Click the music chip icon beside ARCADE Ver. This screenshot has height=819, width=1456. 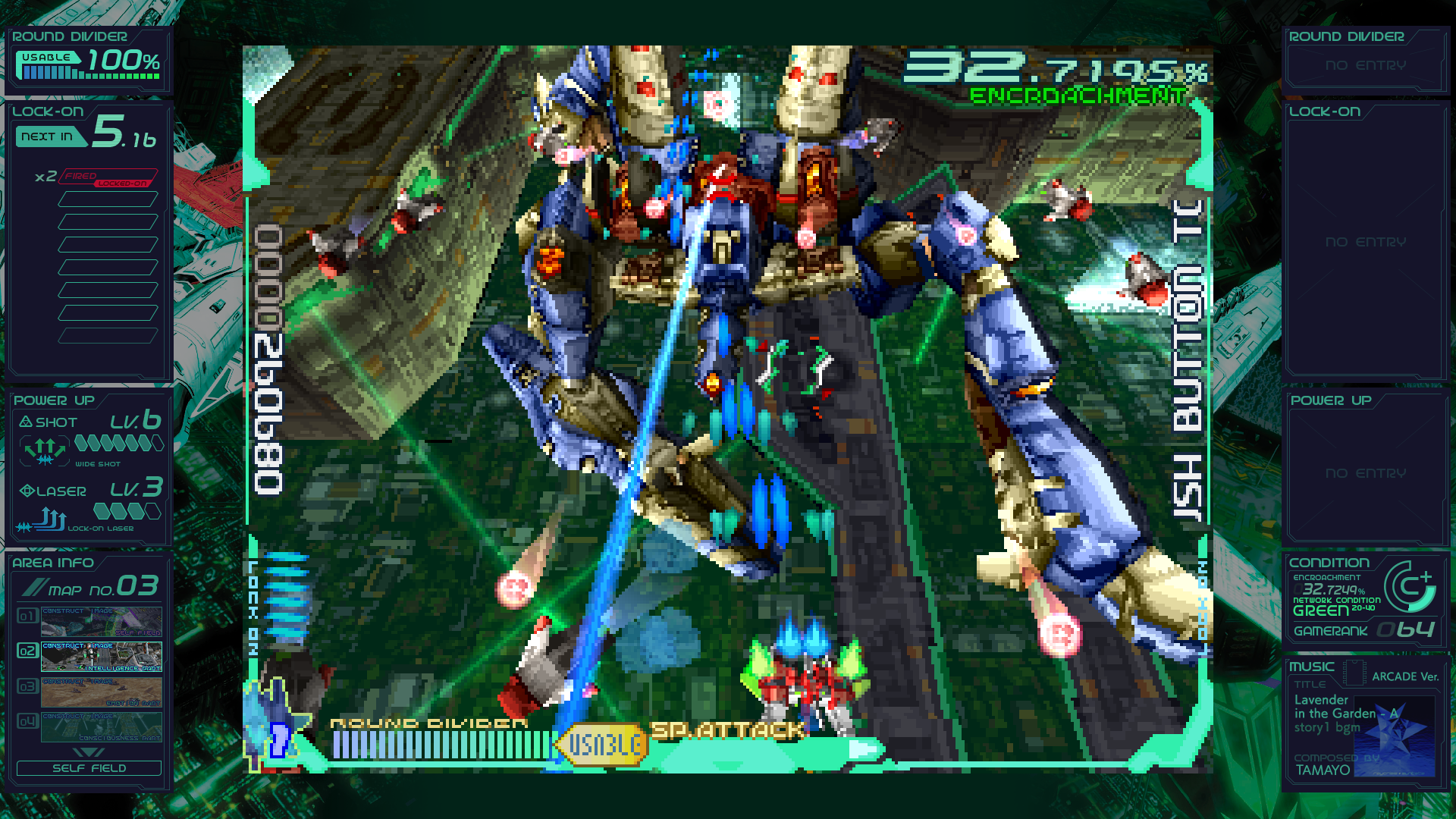coord(1354,673)
